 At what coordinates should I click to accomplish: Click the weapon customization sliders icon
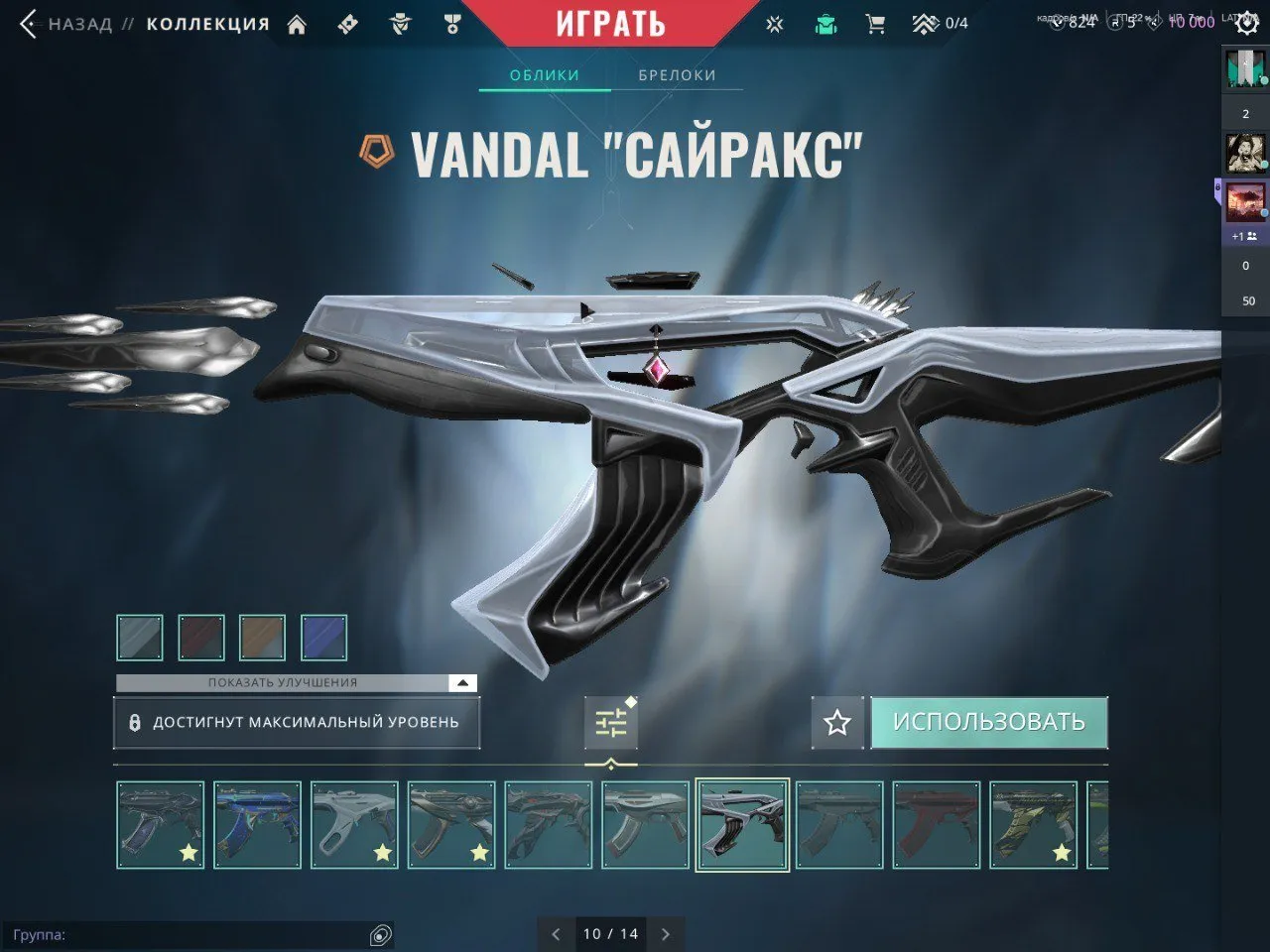coord(610,723)
